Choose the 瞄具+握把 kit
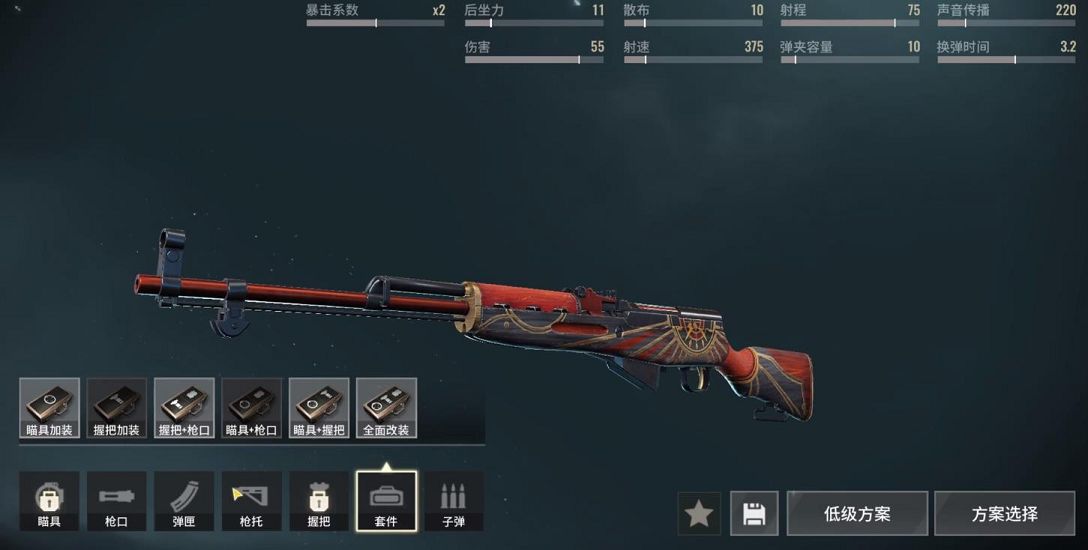 [x=319, y=408]
